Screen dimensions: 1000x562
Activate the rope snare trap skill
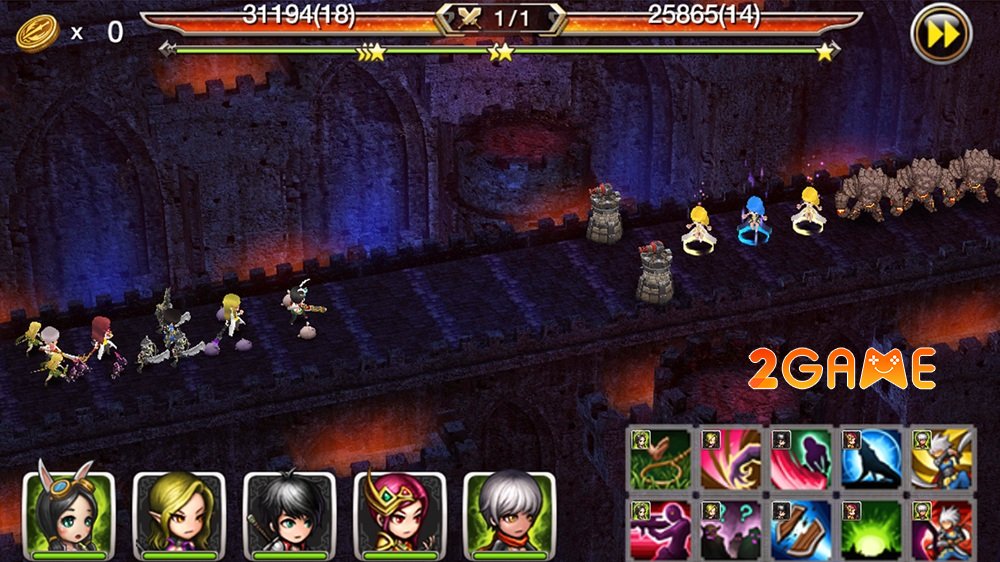[660, 459]
